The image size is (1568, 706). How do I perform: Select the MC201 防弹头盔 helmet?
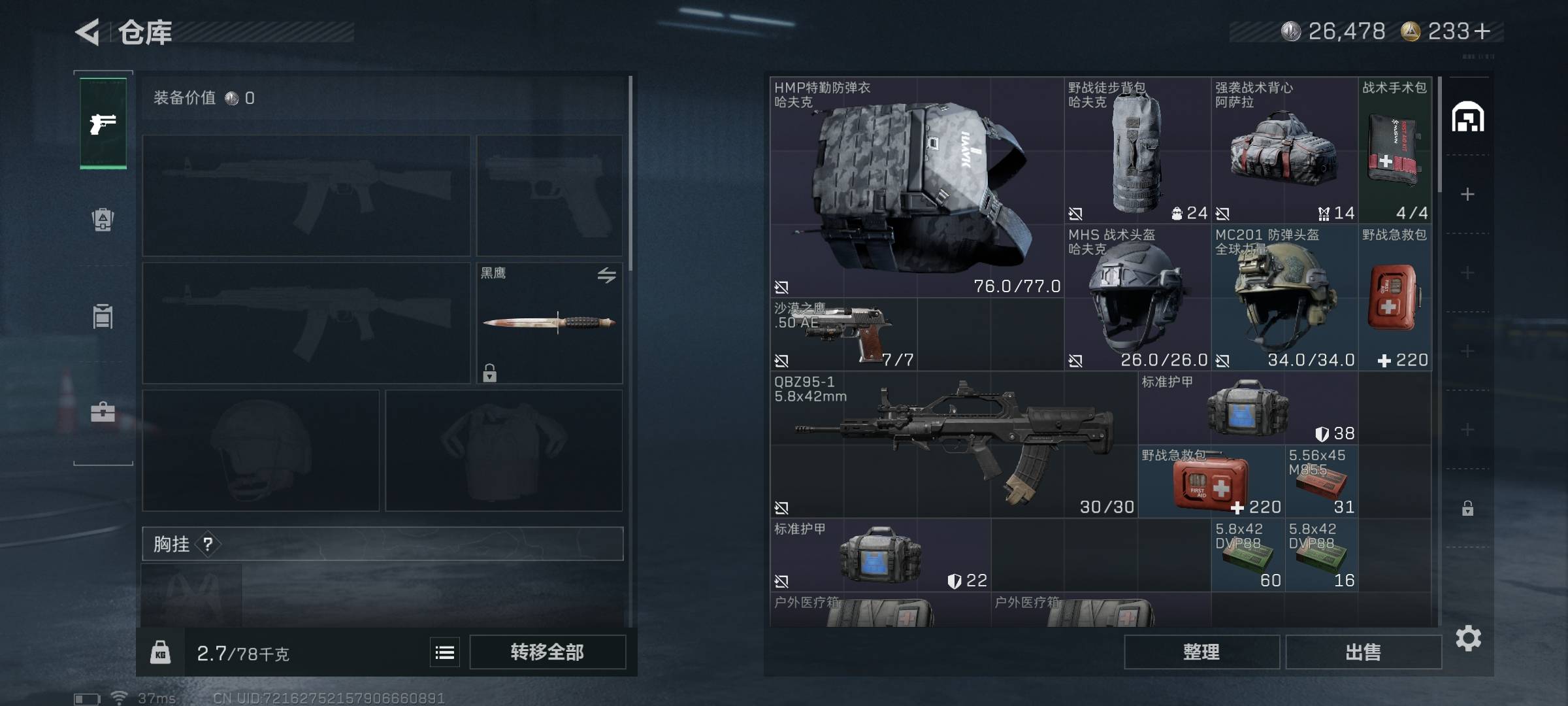(1284, 298)
